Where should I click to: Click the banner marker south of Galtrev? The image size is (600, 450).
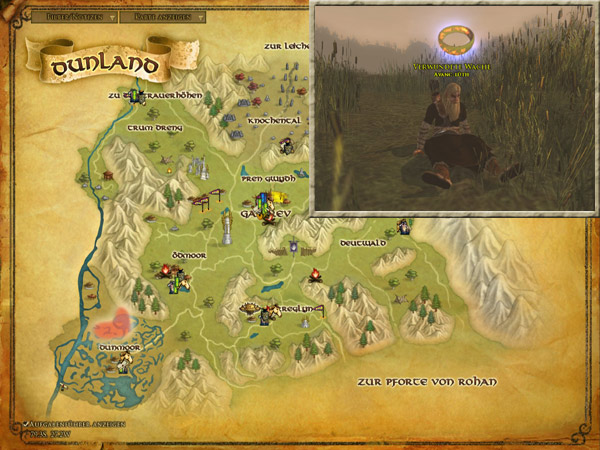pos(293,246)
